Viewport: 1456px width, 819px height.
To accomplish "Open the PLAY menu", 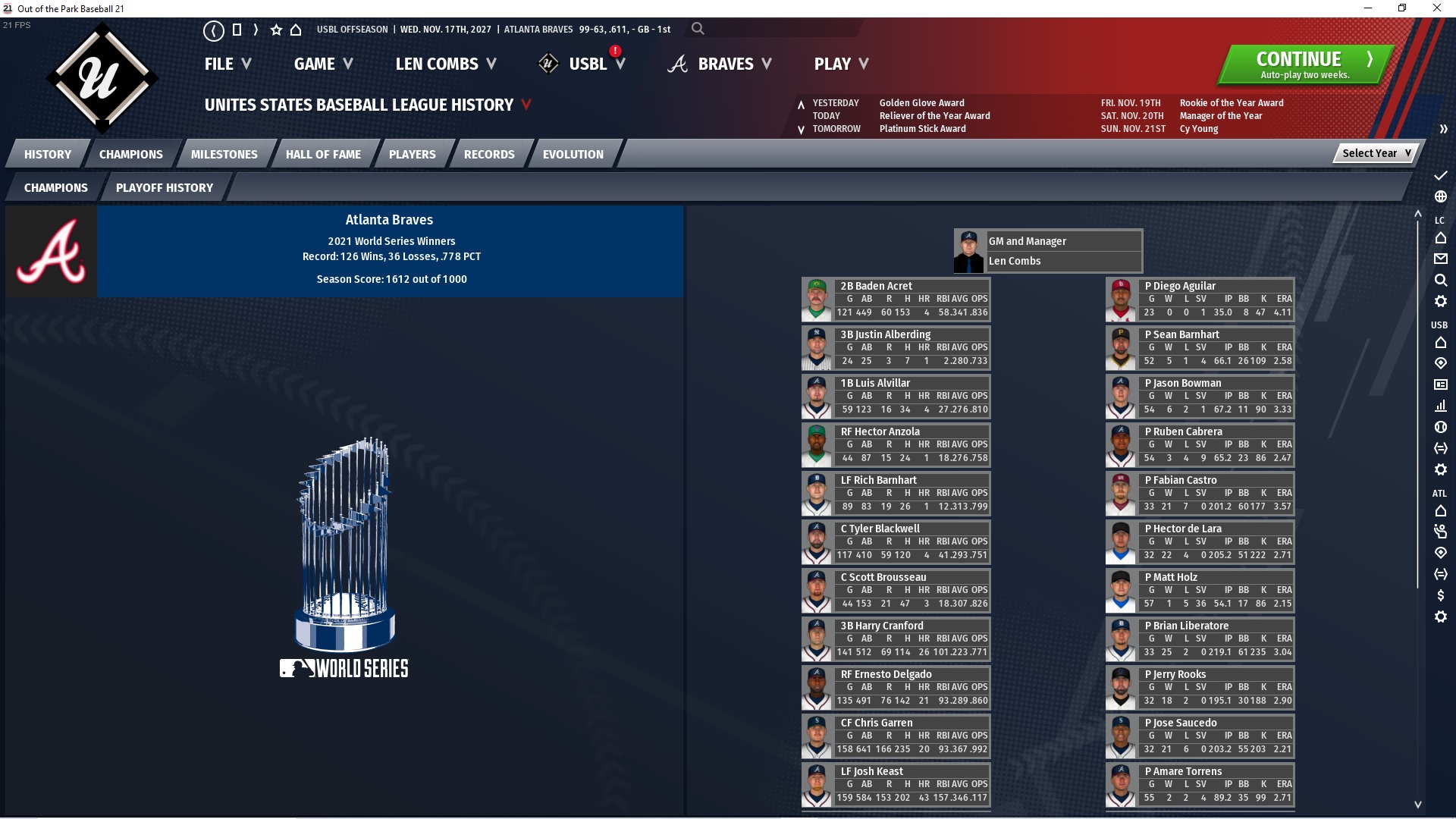I will coord(841,64).
